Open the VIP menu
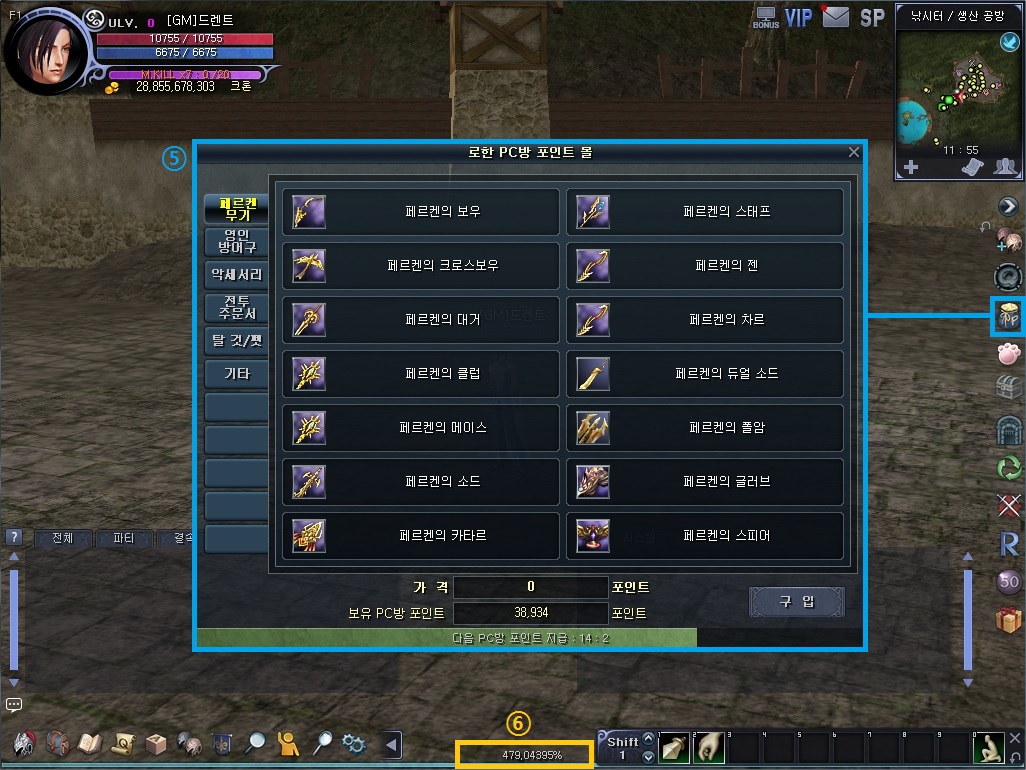This screenshot has width=1026, height=770. coord(798,18)
